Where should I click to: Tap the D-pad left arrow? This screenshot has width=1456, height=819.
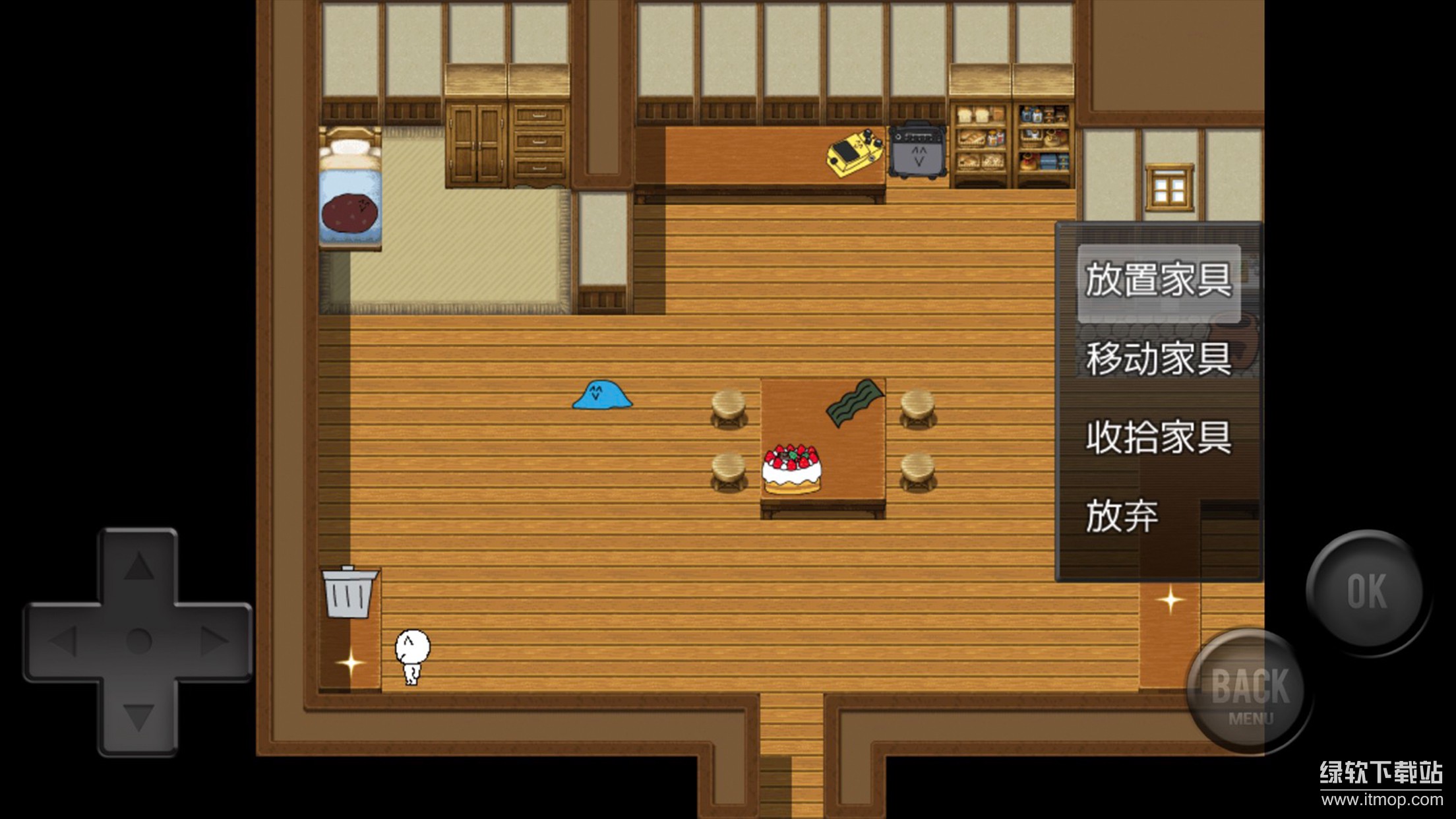[63, 641]
